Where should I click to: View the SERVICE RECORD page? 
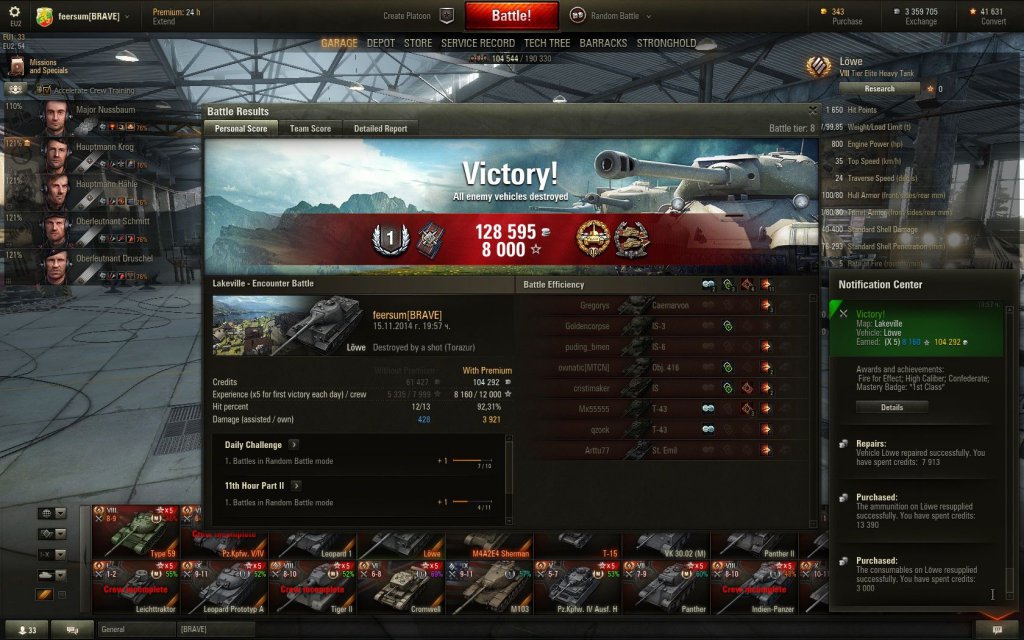pyautogui.click(x=478, y=44)
